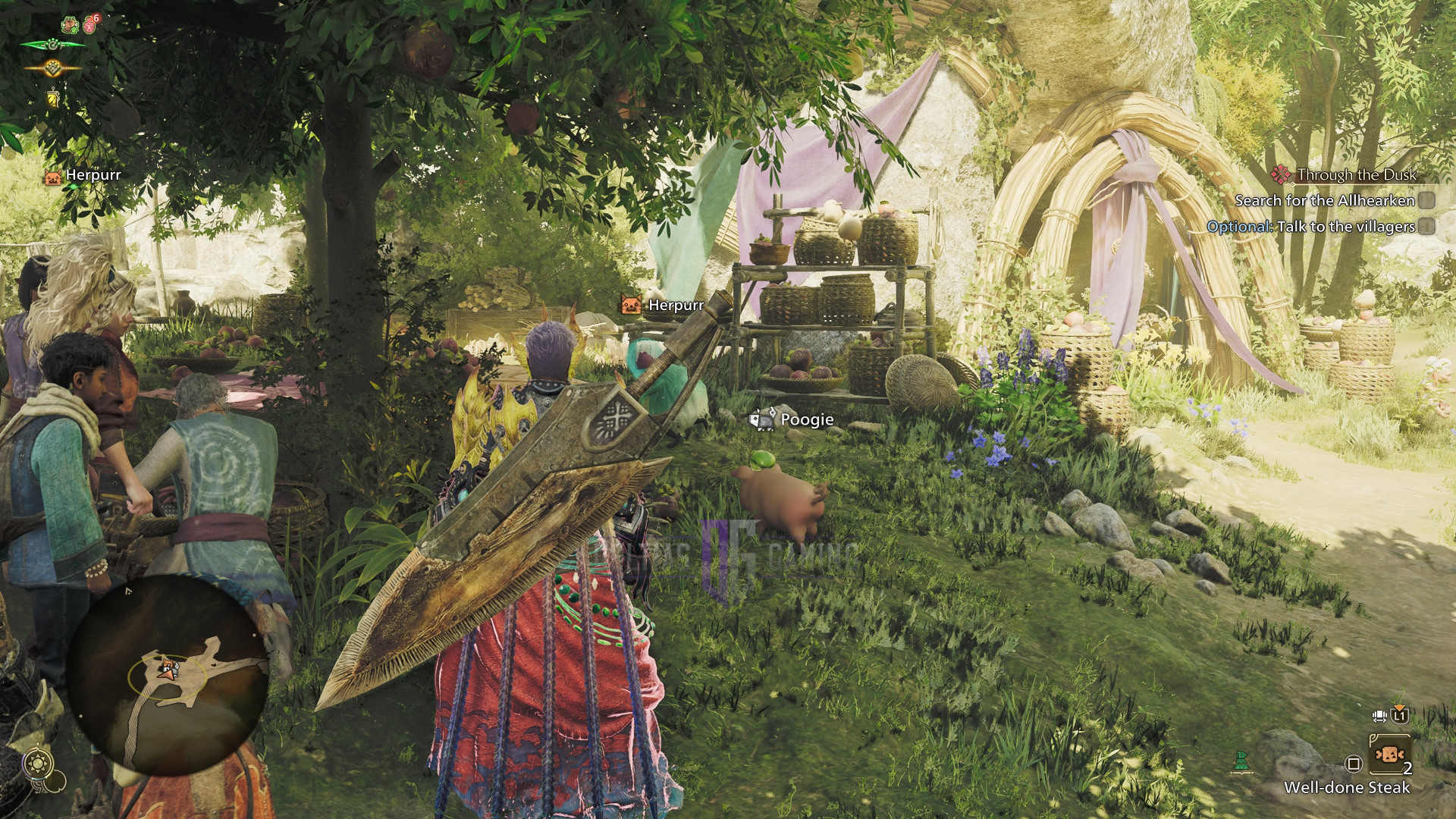Inspect the meal buff status icon
1456x819 pixels.
pyautogui.click(x=70, y=24)
